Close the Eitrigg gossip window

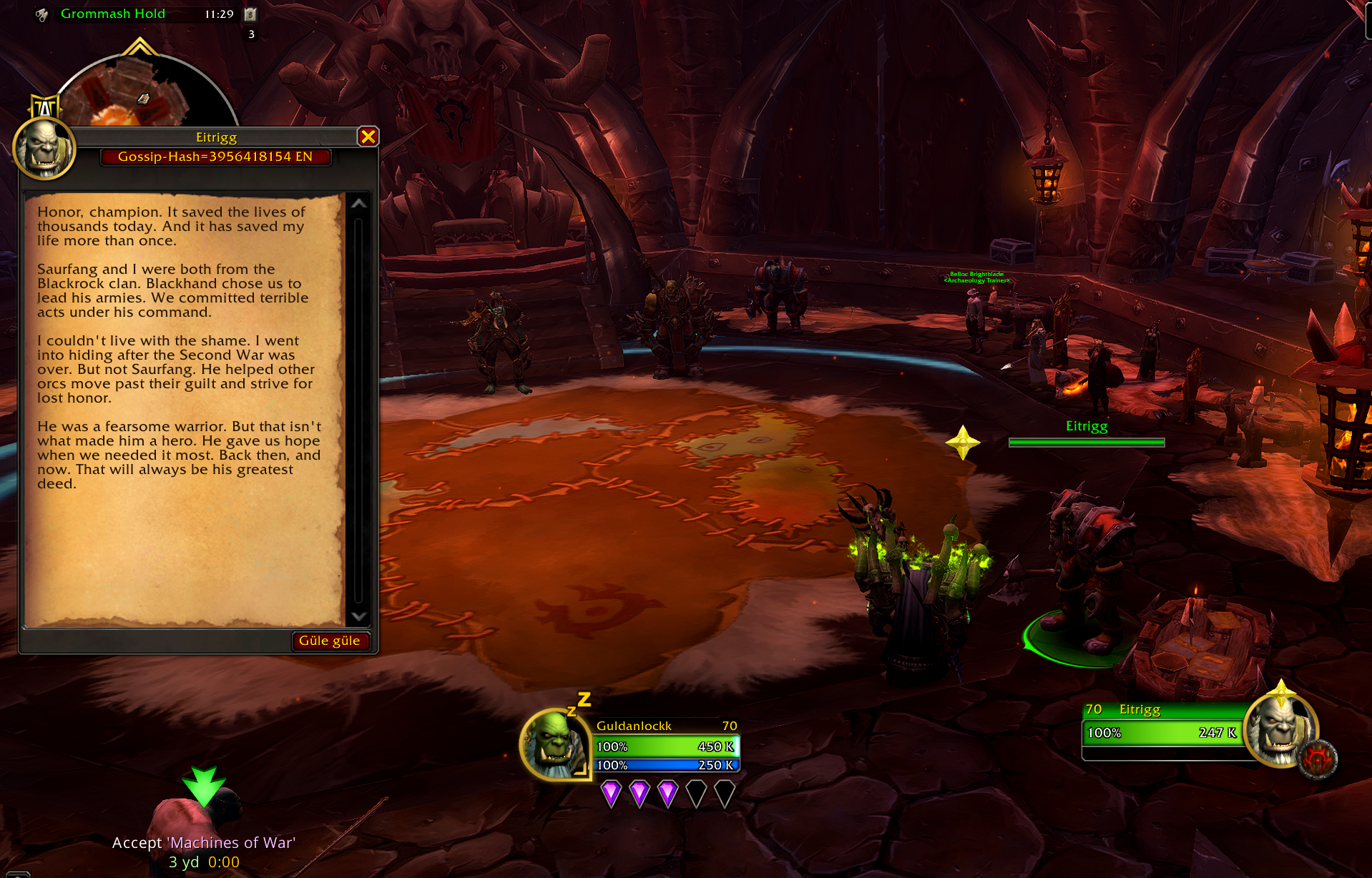pyautogui.click(x=368, y=137)
